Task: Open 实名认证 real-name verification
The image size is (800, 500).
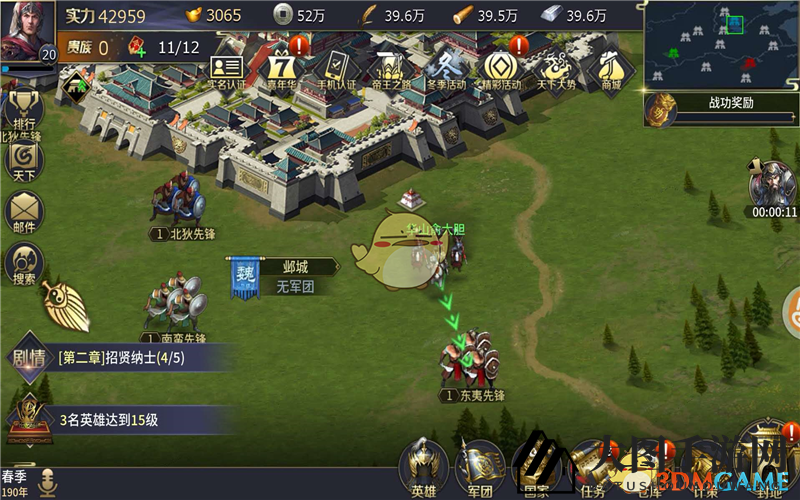Action: (226, 70)
